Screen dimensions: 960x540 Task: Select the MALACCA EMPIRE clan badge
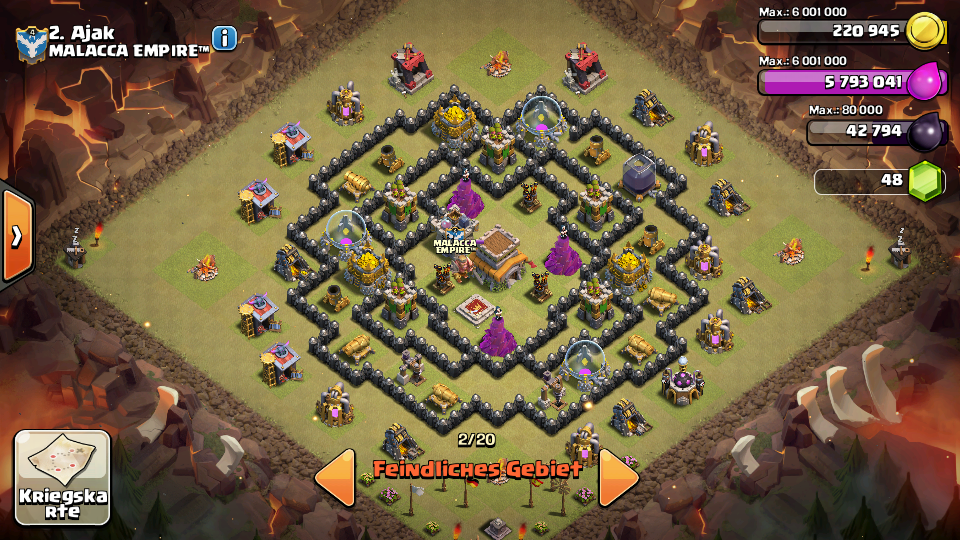(x=31, y=41)
